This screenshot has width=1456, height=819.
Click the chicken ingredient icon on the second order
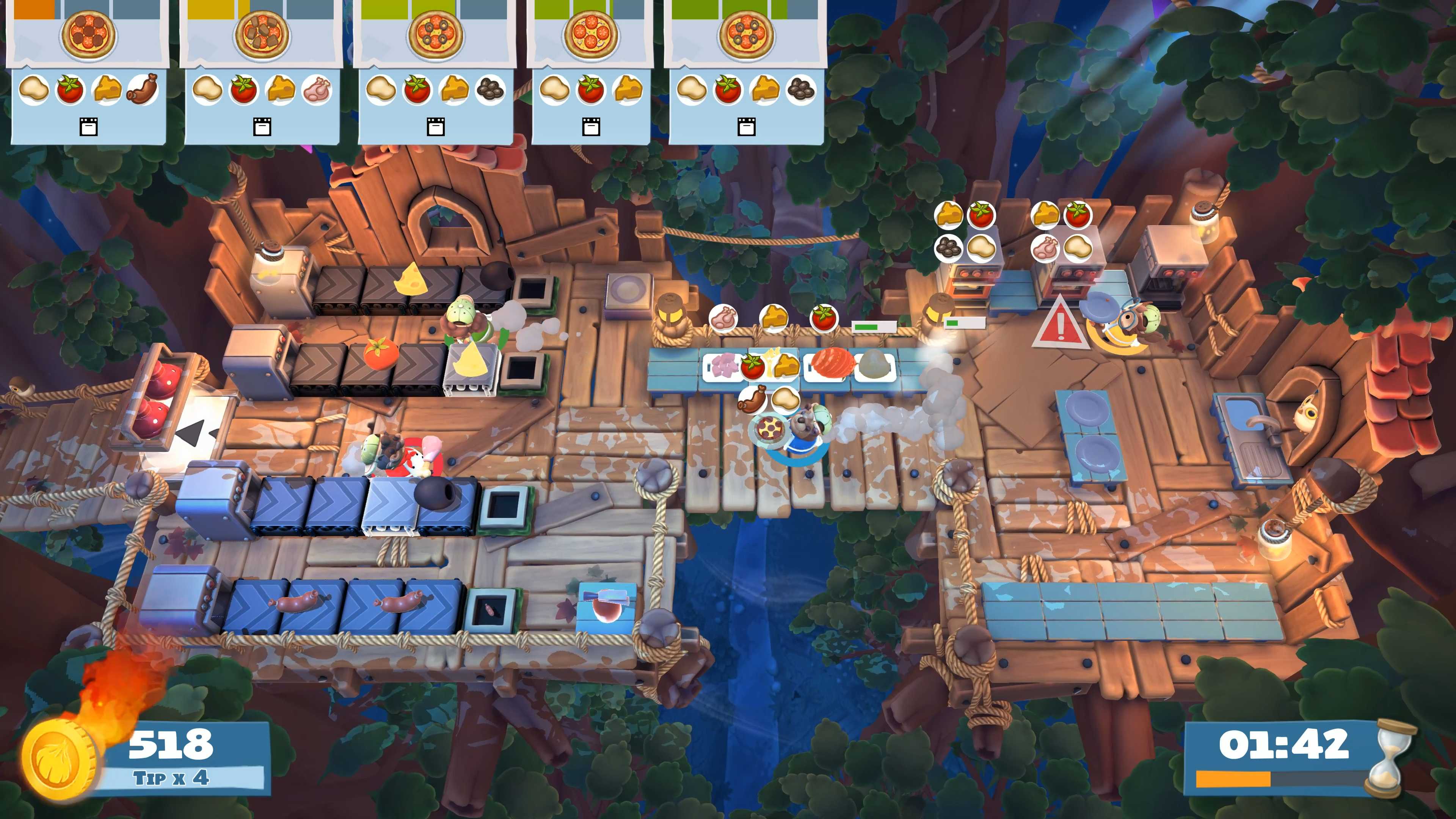point(319,91)
